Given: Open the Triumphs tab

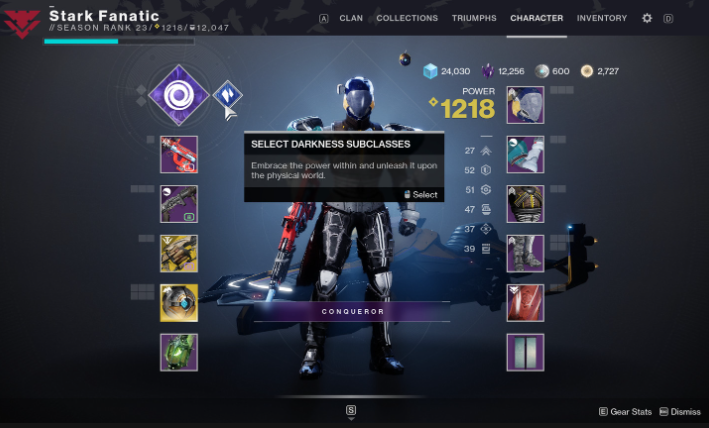Looking at the screenshot, I should pyautogui.click(x=473, y=18).
